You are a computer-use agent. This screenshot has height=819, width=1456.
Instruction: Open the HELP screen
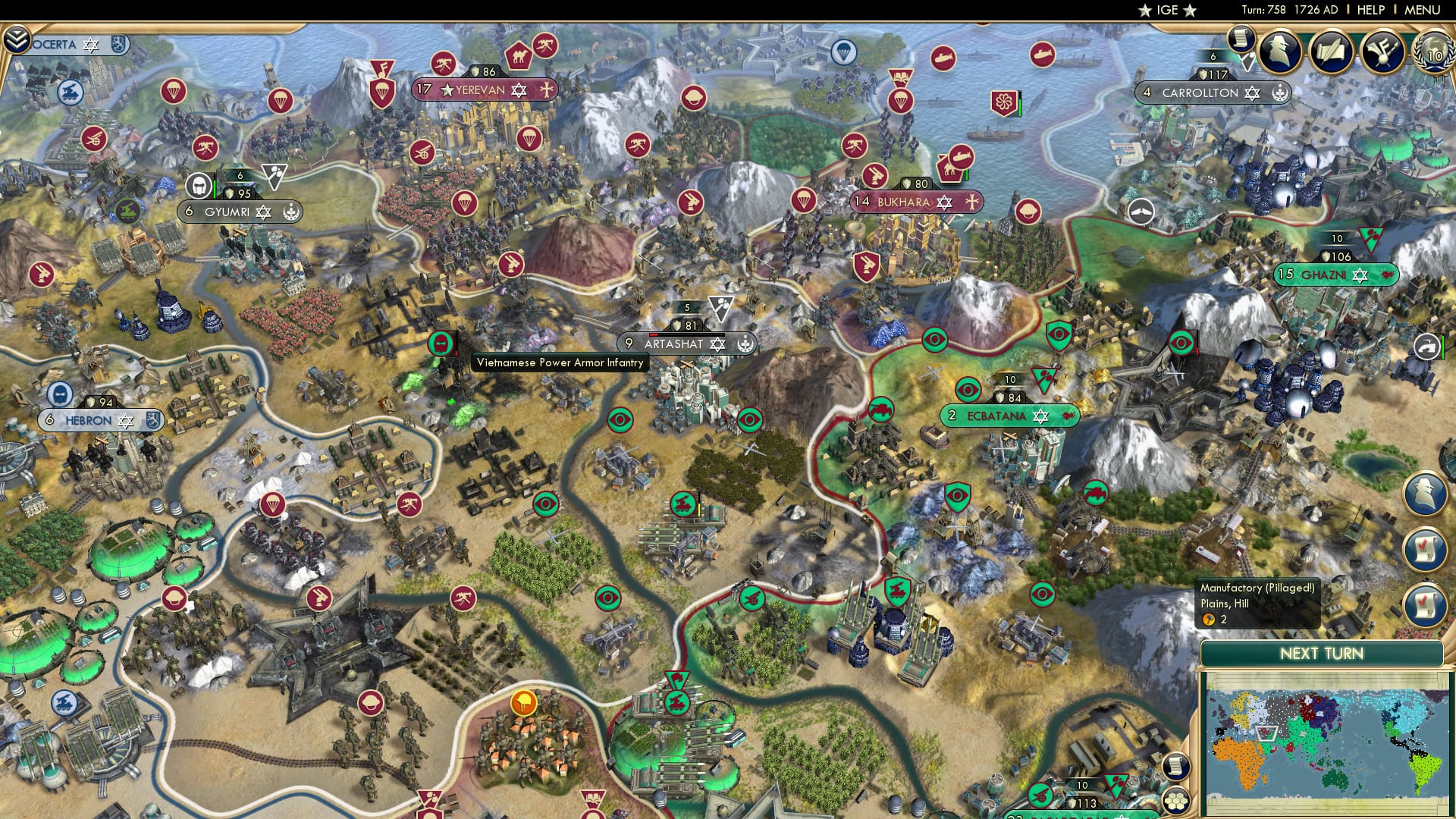(x=1371, y=9)
